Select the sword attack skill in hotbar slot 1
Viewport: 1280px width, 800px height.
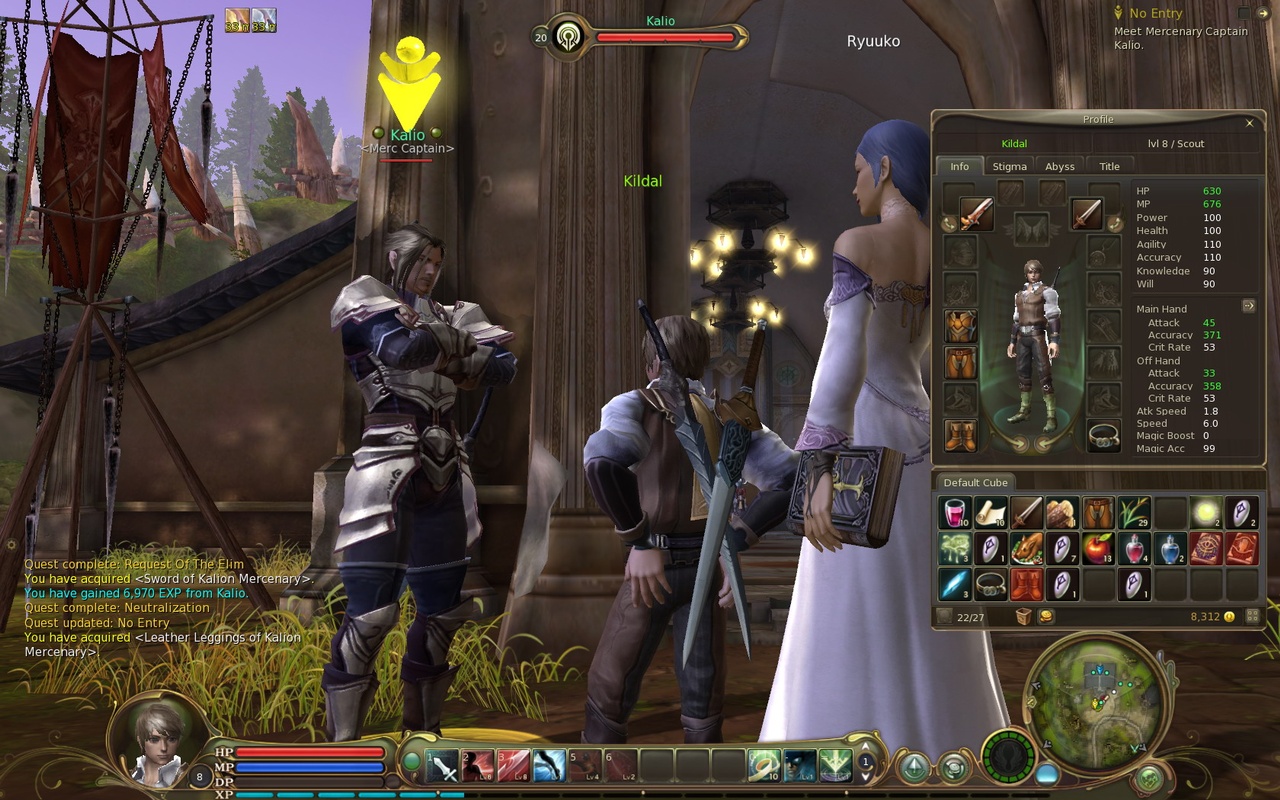point(443,767)
